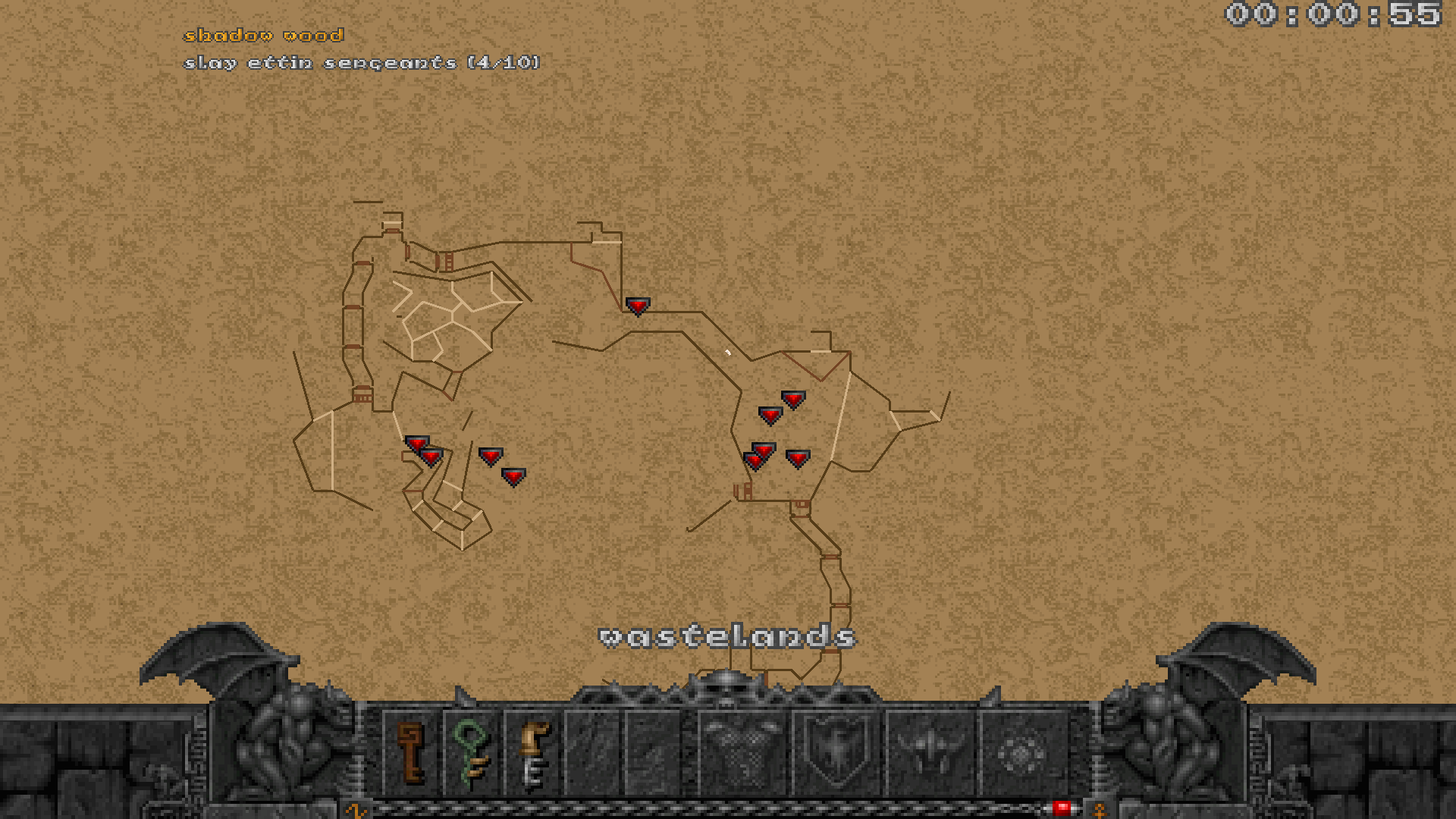Screen dimensions: 1456x819
Task: Click the mesh armor slot
Action: click(742, 752)
